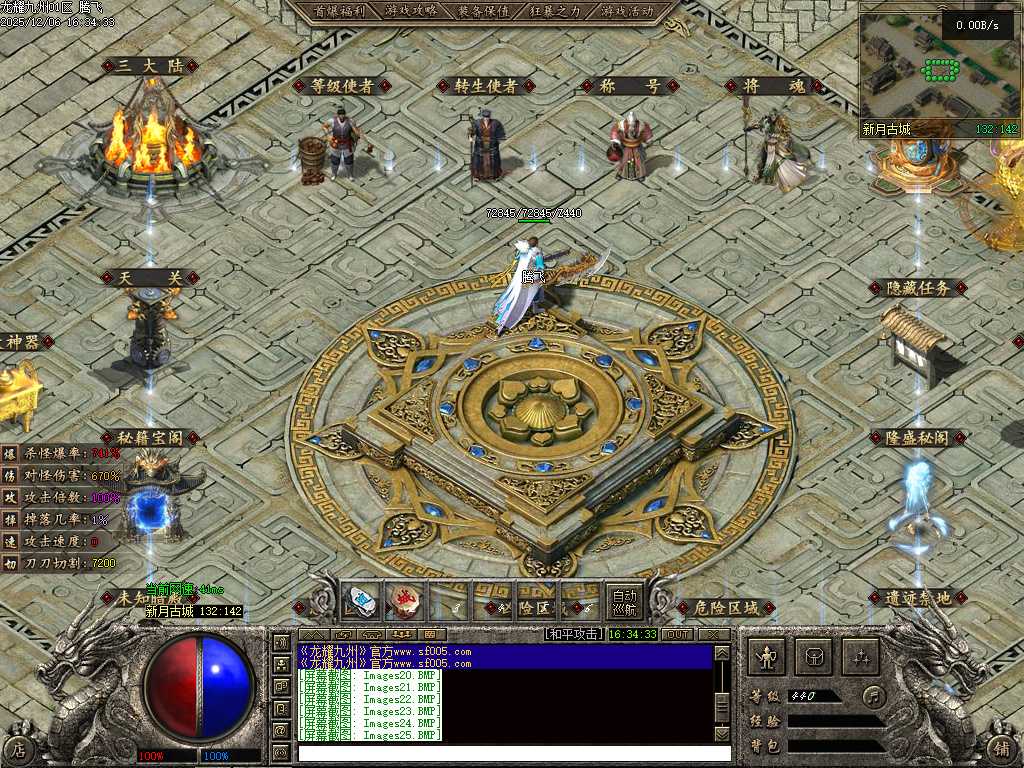Click the minimap of 新月古城

click(x=939, y=69)
